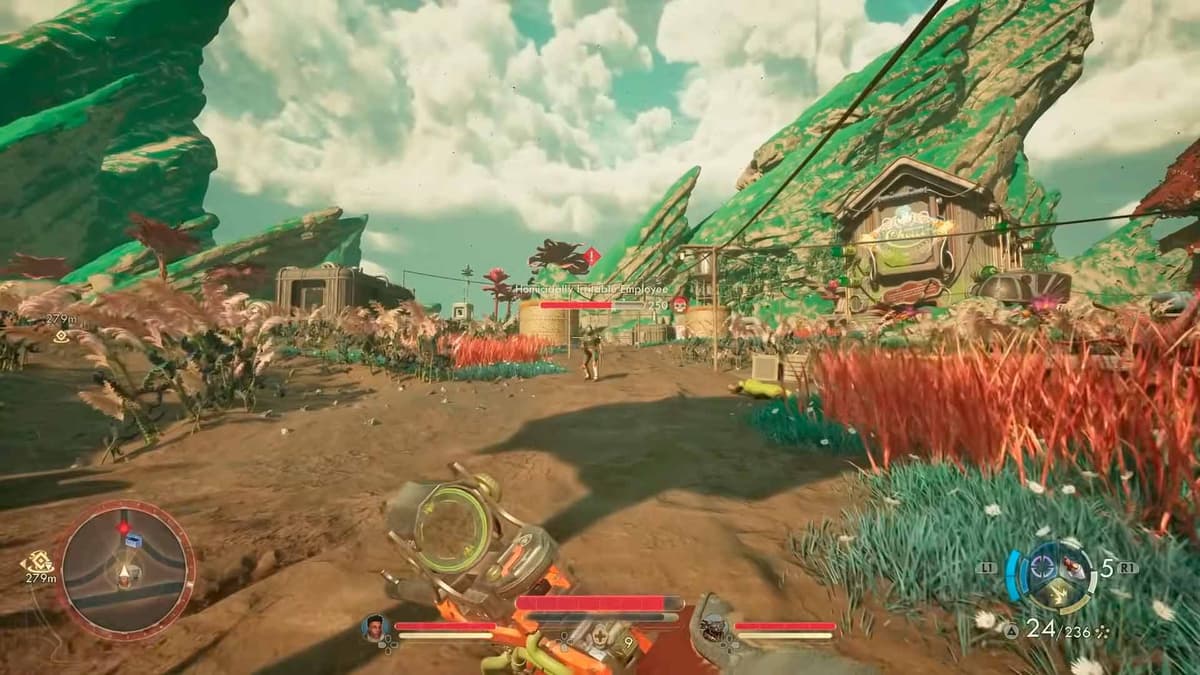This screenshot has height=675, width=1200.
Task: Select the quest marker icon beside the minimap
Action: (40, 561)
